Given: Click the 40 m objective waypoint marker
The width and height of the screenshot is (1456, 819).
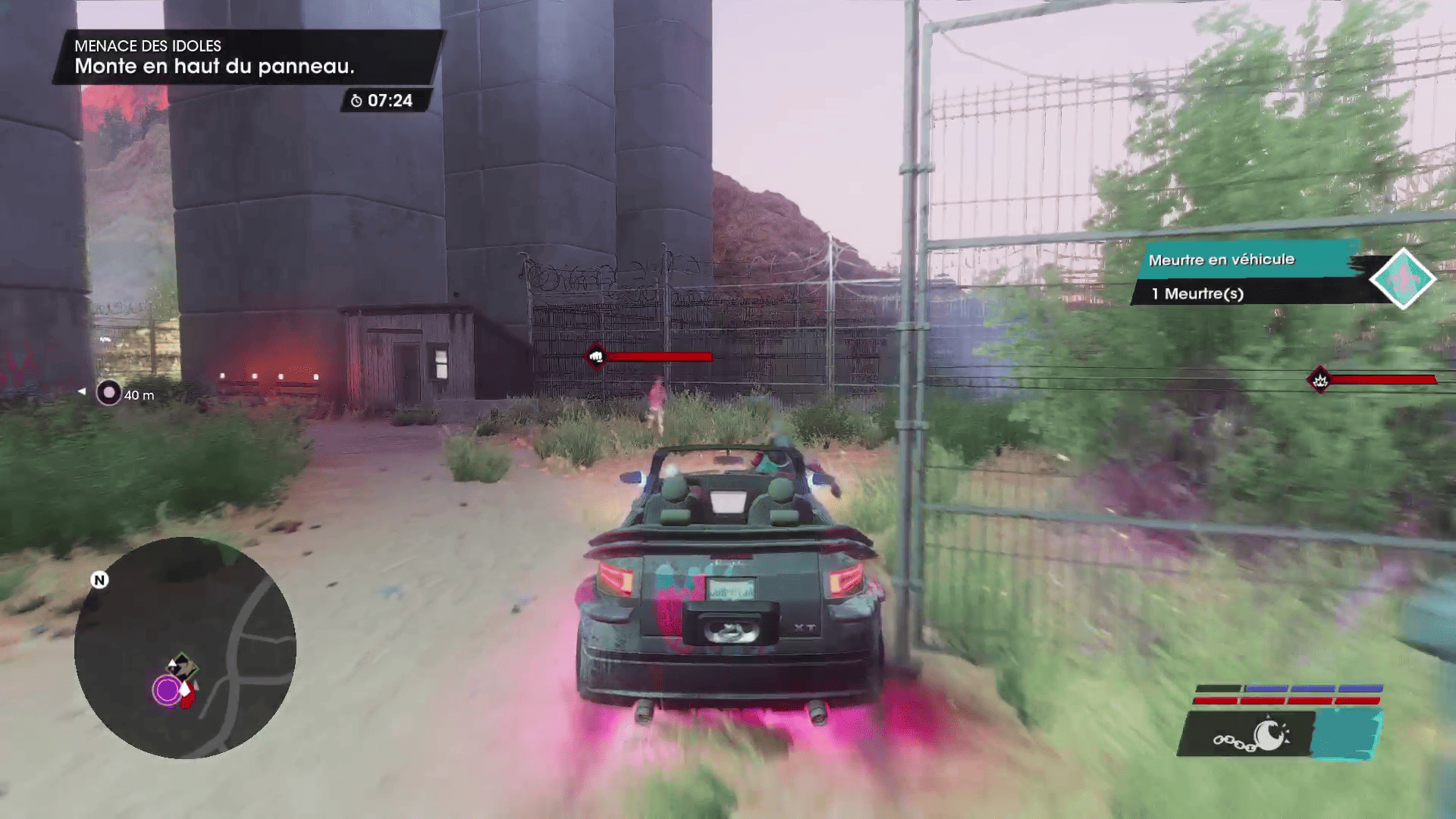Looking at the screenshot, I should point(109,393).
